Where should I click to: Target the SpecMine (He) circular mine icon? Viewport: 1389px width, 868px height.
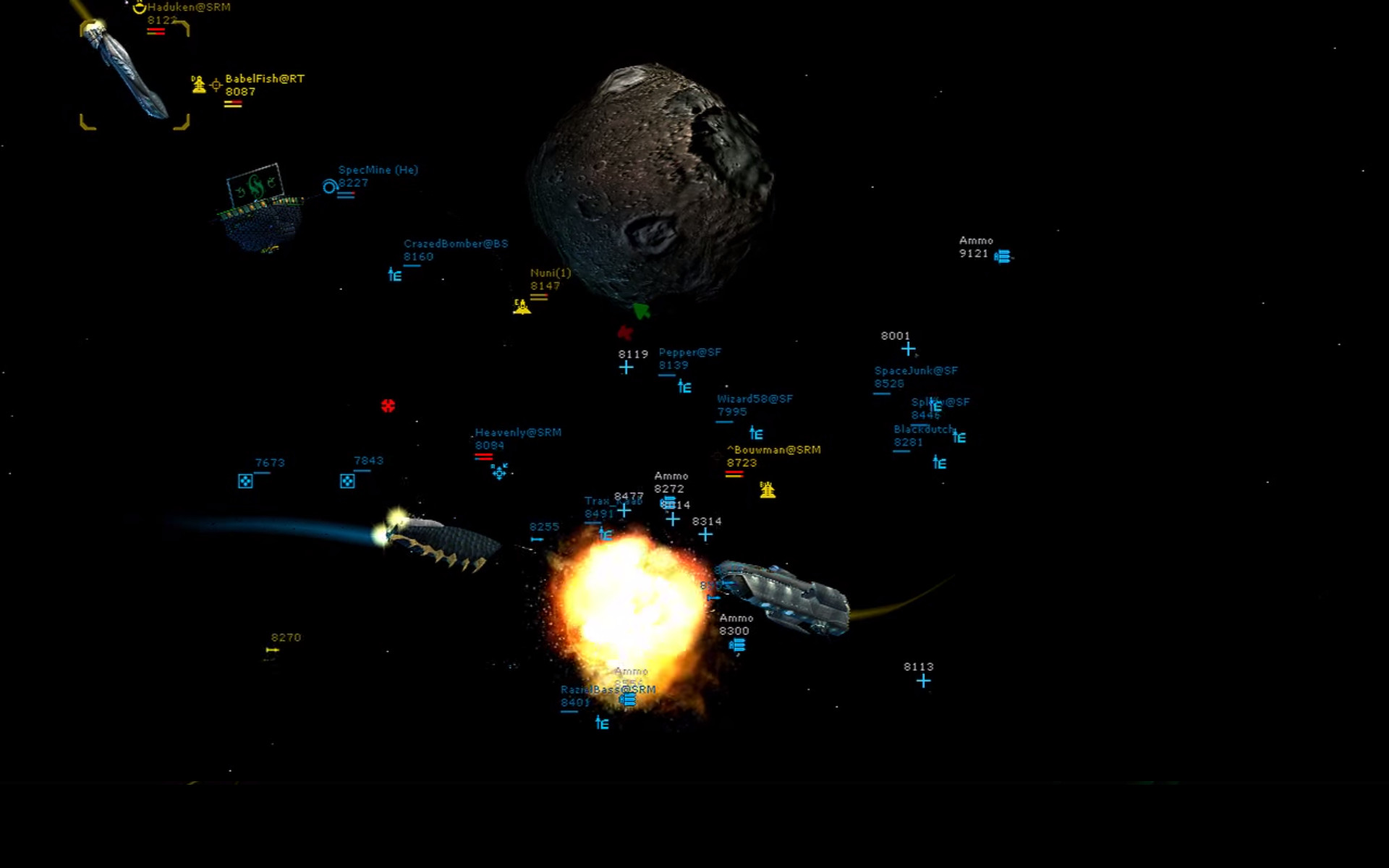[328, 187]
